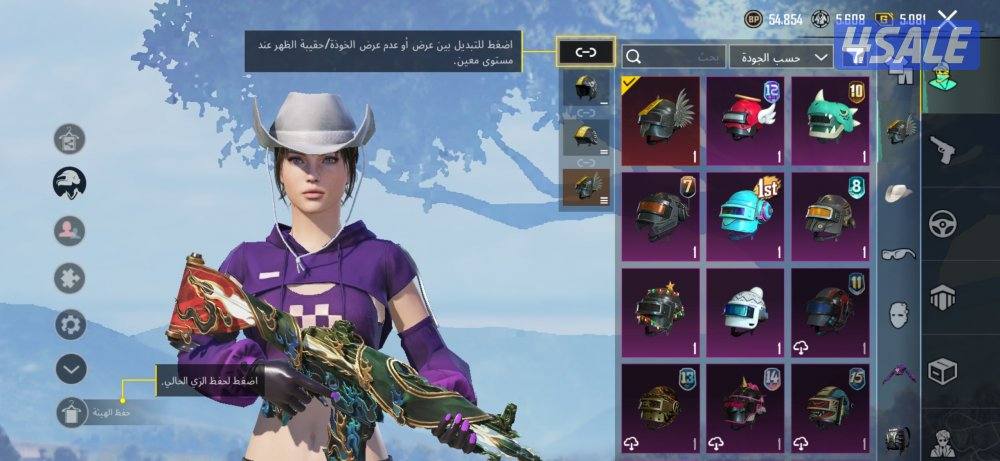Expand the down-arrow chevron button
This screenshot has height=461, width=1000.
click(x=70, y=369)
